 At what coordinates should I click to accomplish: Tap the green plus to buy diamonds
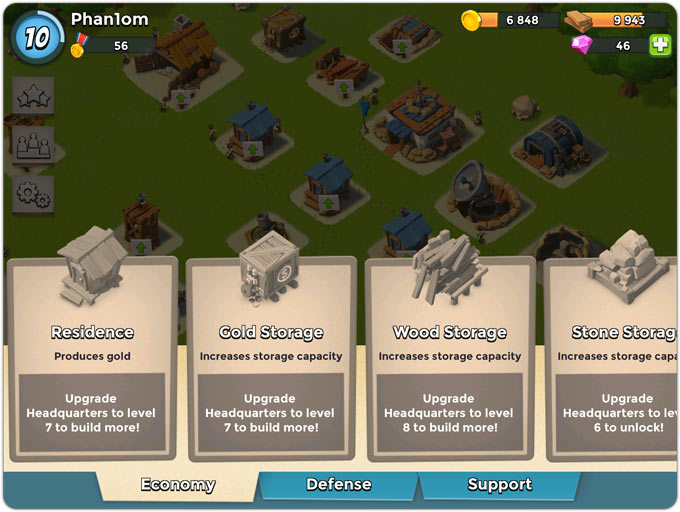(x=659, y=45)
